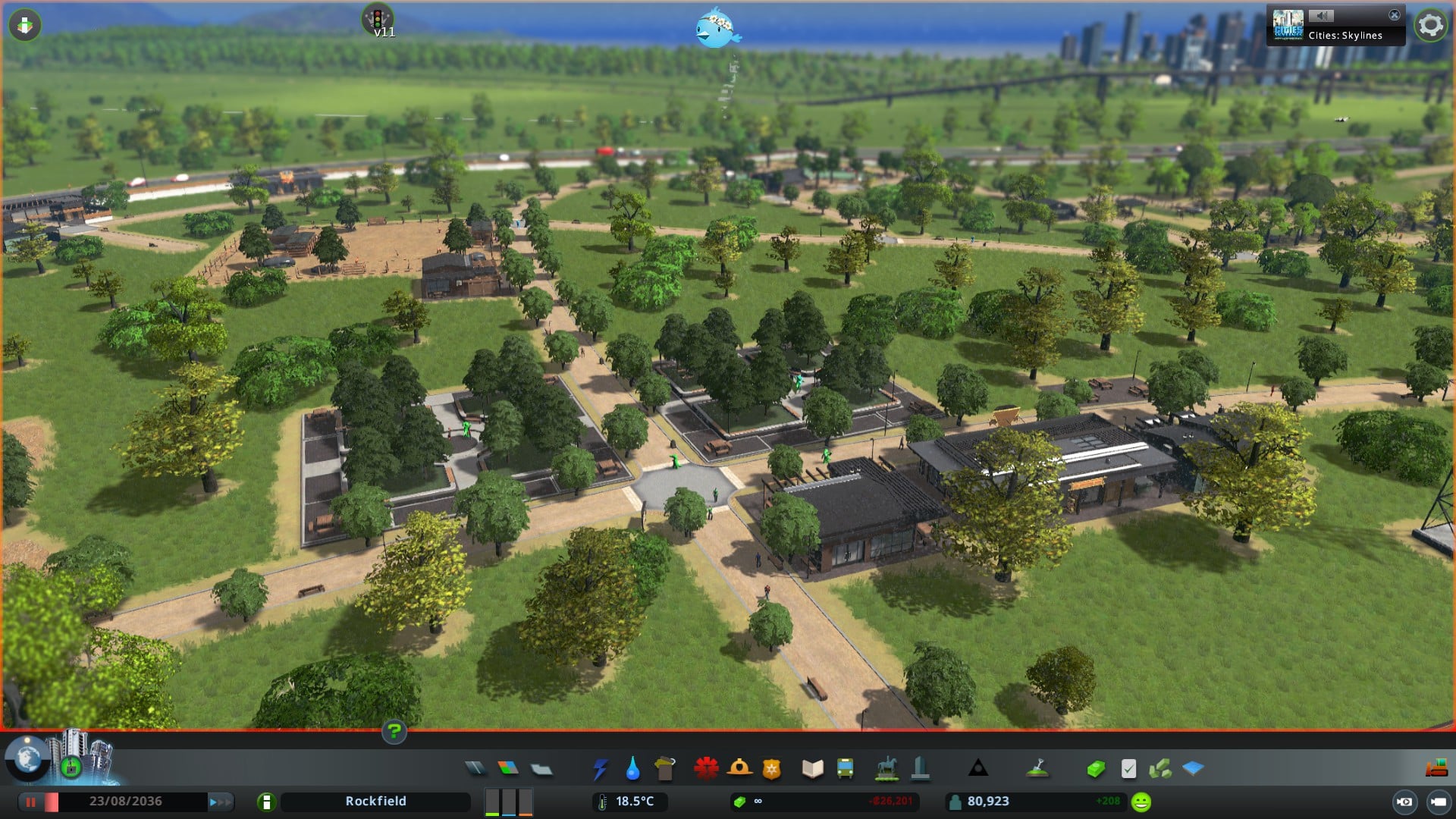This screenshot has width=1456, height=819.
Task: Mute sound in the overlay popup
Action: [1321, 15]
